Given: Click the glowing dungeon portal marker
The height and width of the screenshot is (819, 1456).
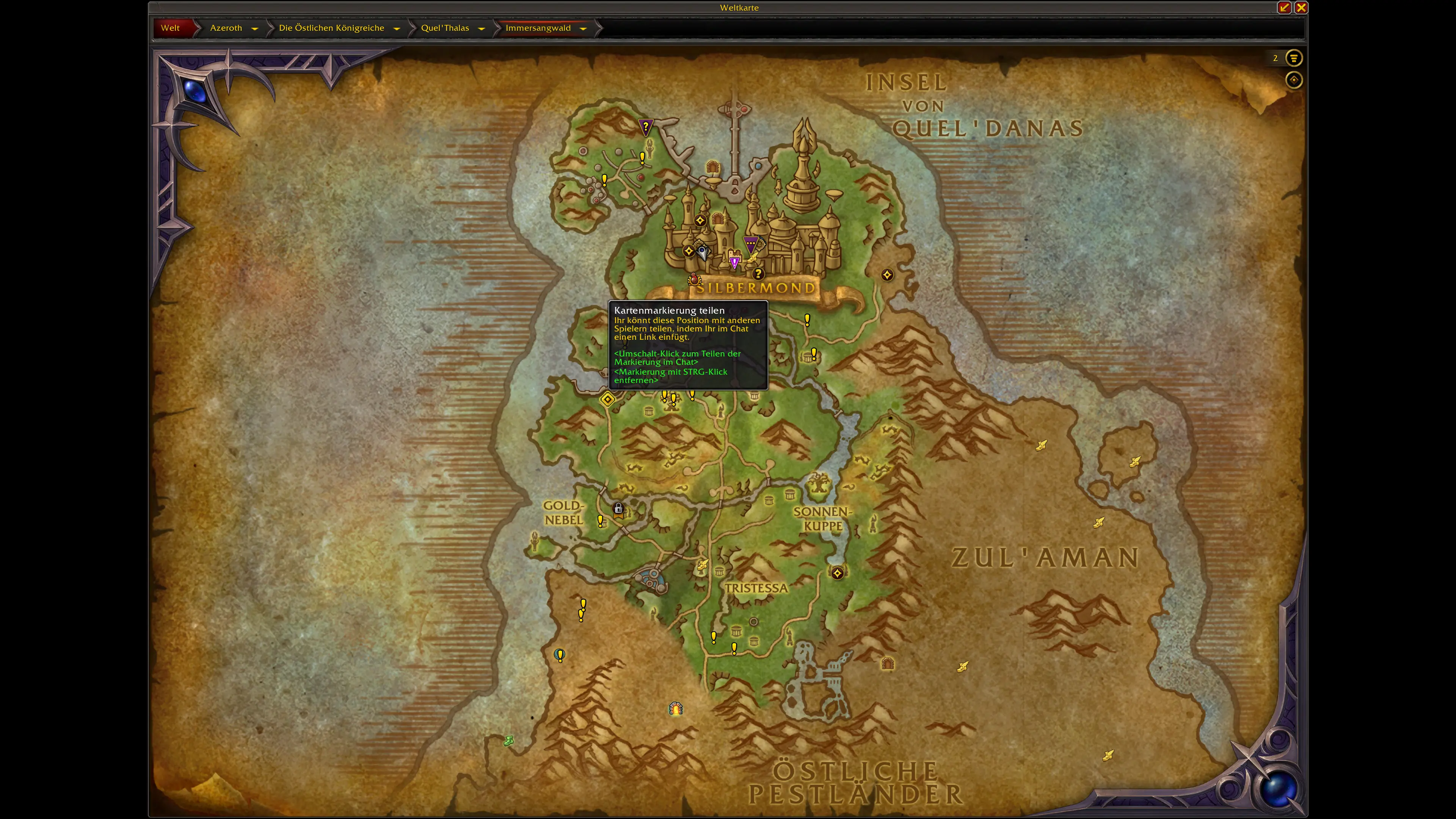Looking at the screenshot, I should 676,708.
